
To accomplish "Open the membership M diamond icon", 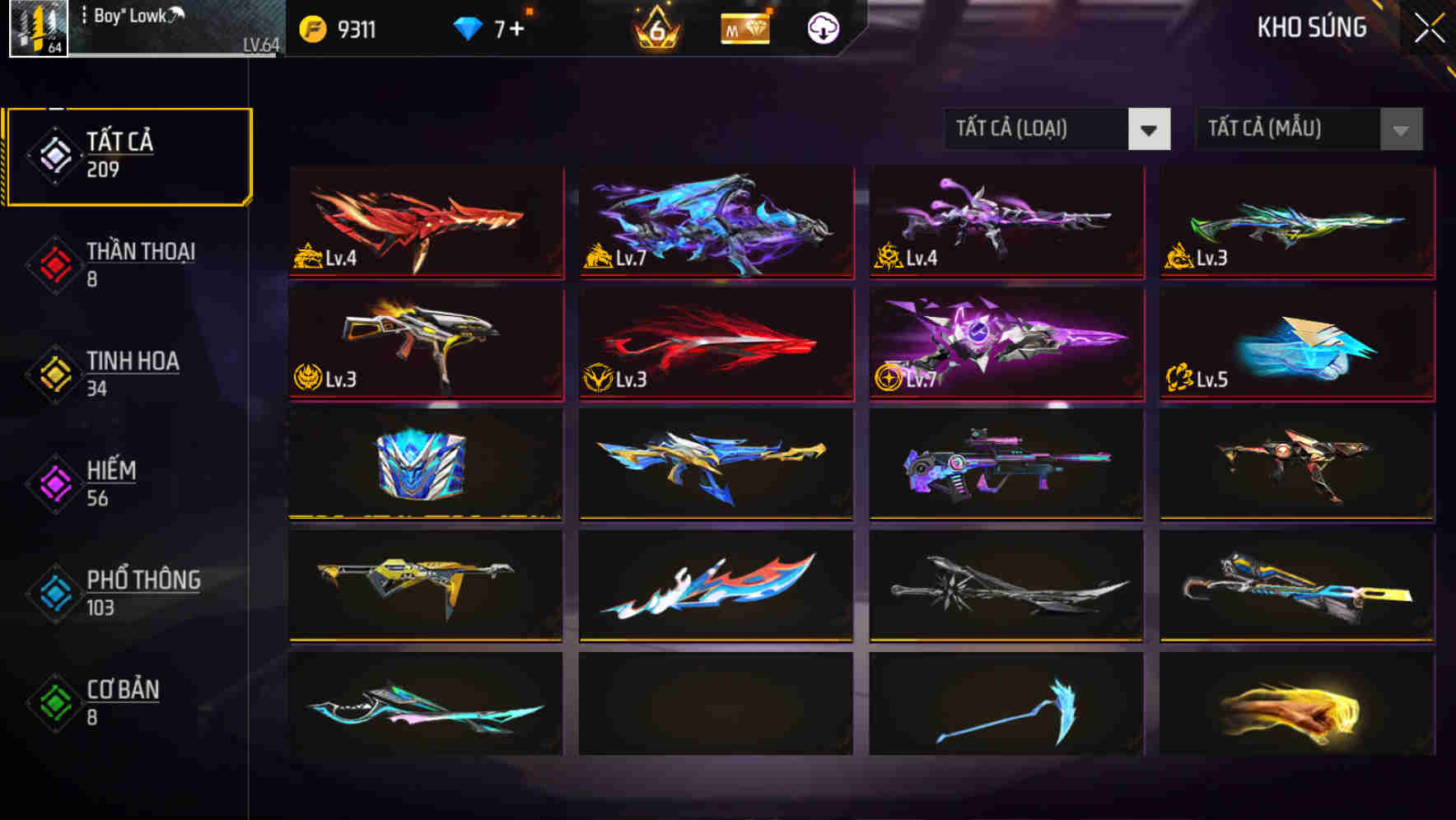I will [x=742, y=27].
